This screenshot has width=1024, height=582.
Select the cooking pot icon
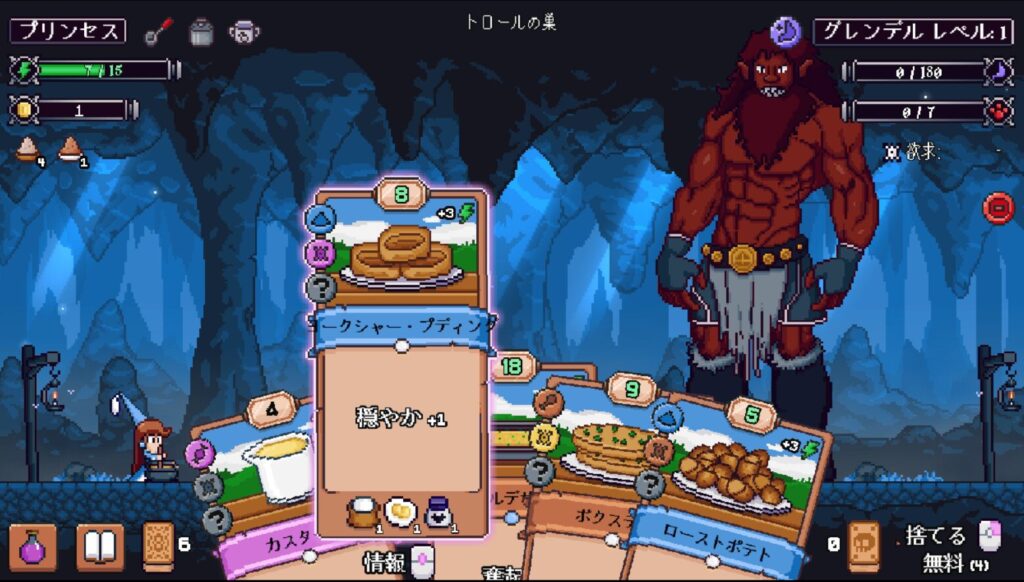(x=202, y=31)
